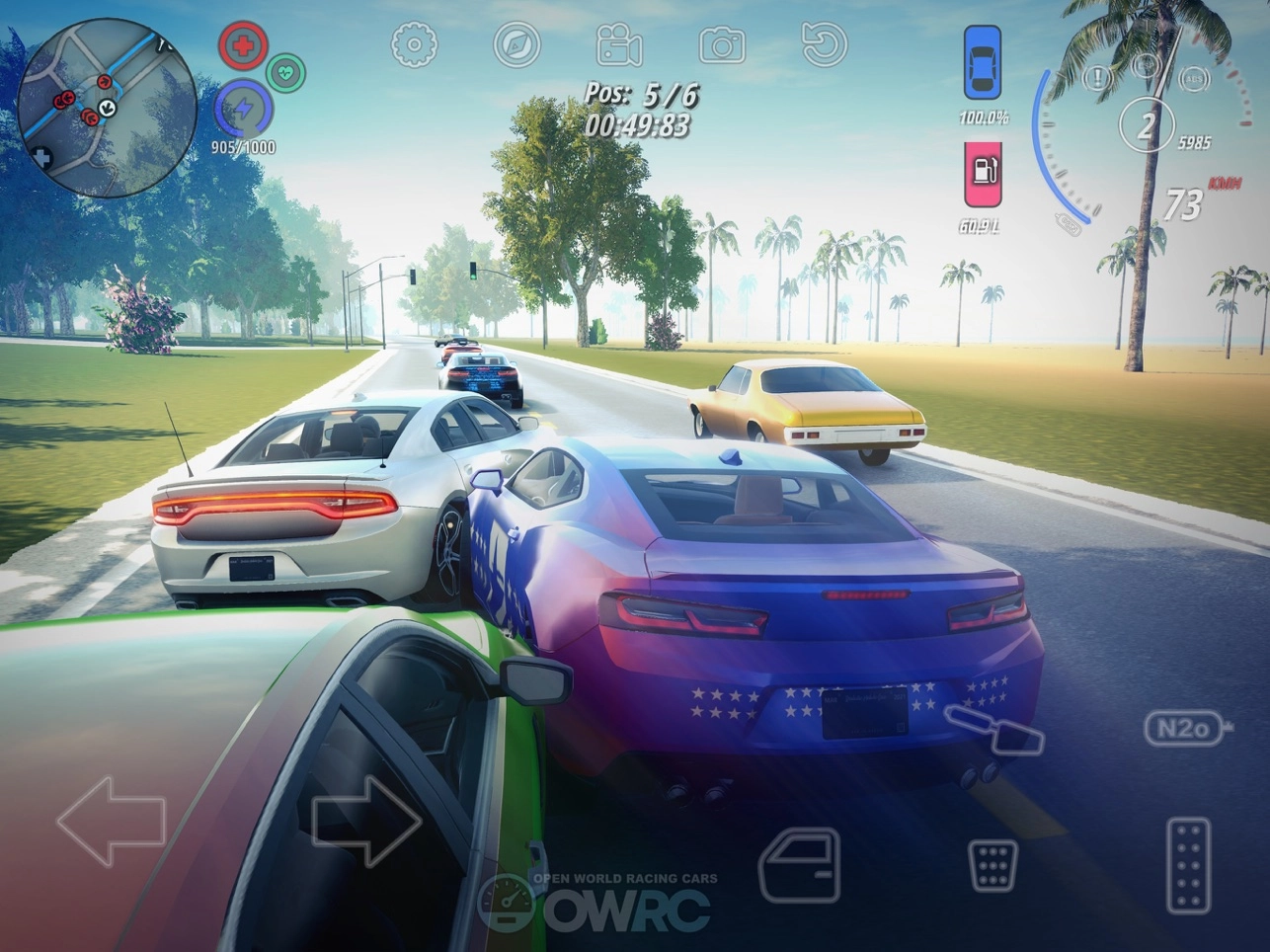Toggle ESP stability control
The height and width of the screenshot is (952, 1270).
pyautogui.click(x=1146, y=65)
